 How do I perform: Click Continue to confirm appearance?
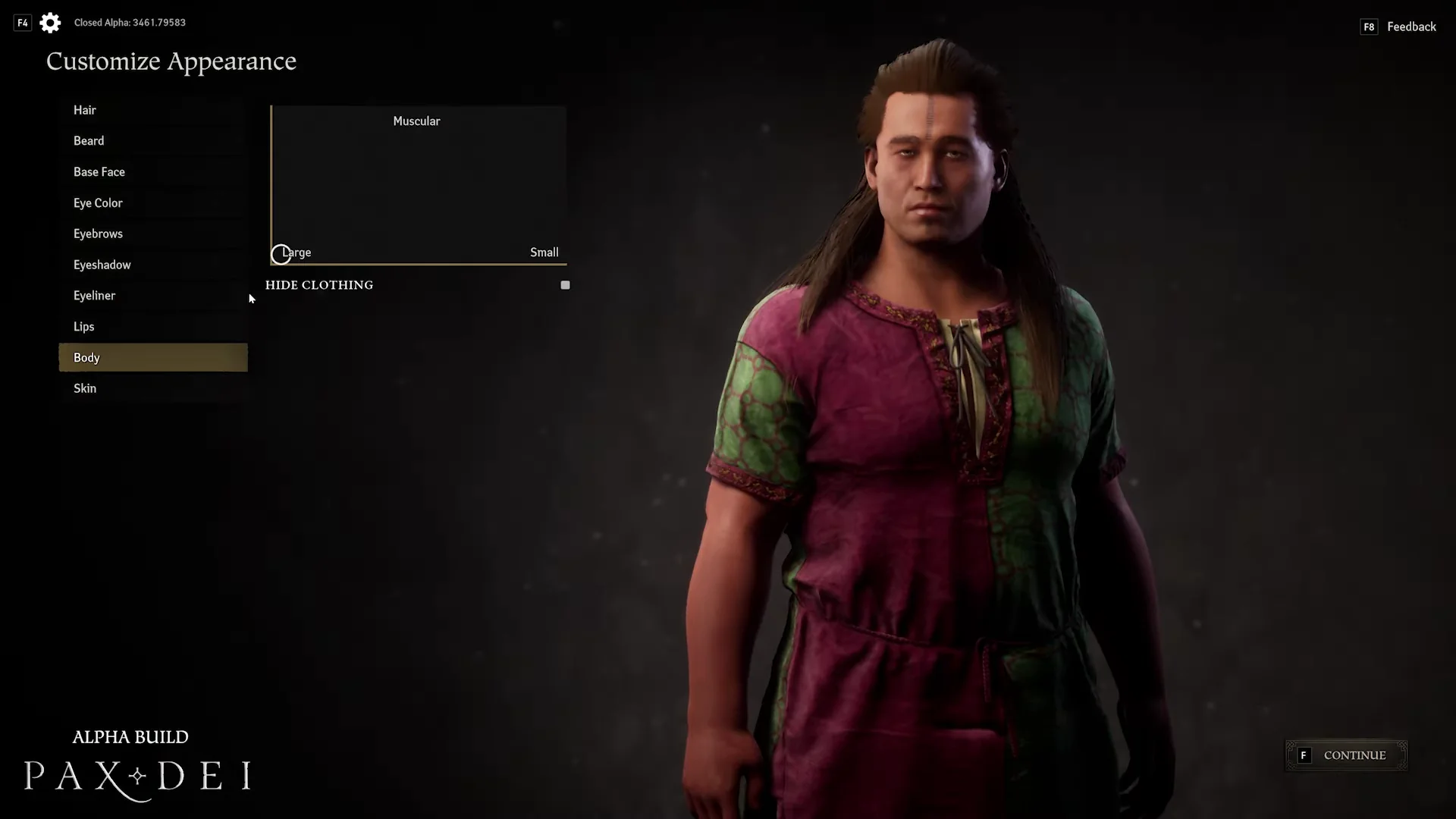tap(1346, 755)
